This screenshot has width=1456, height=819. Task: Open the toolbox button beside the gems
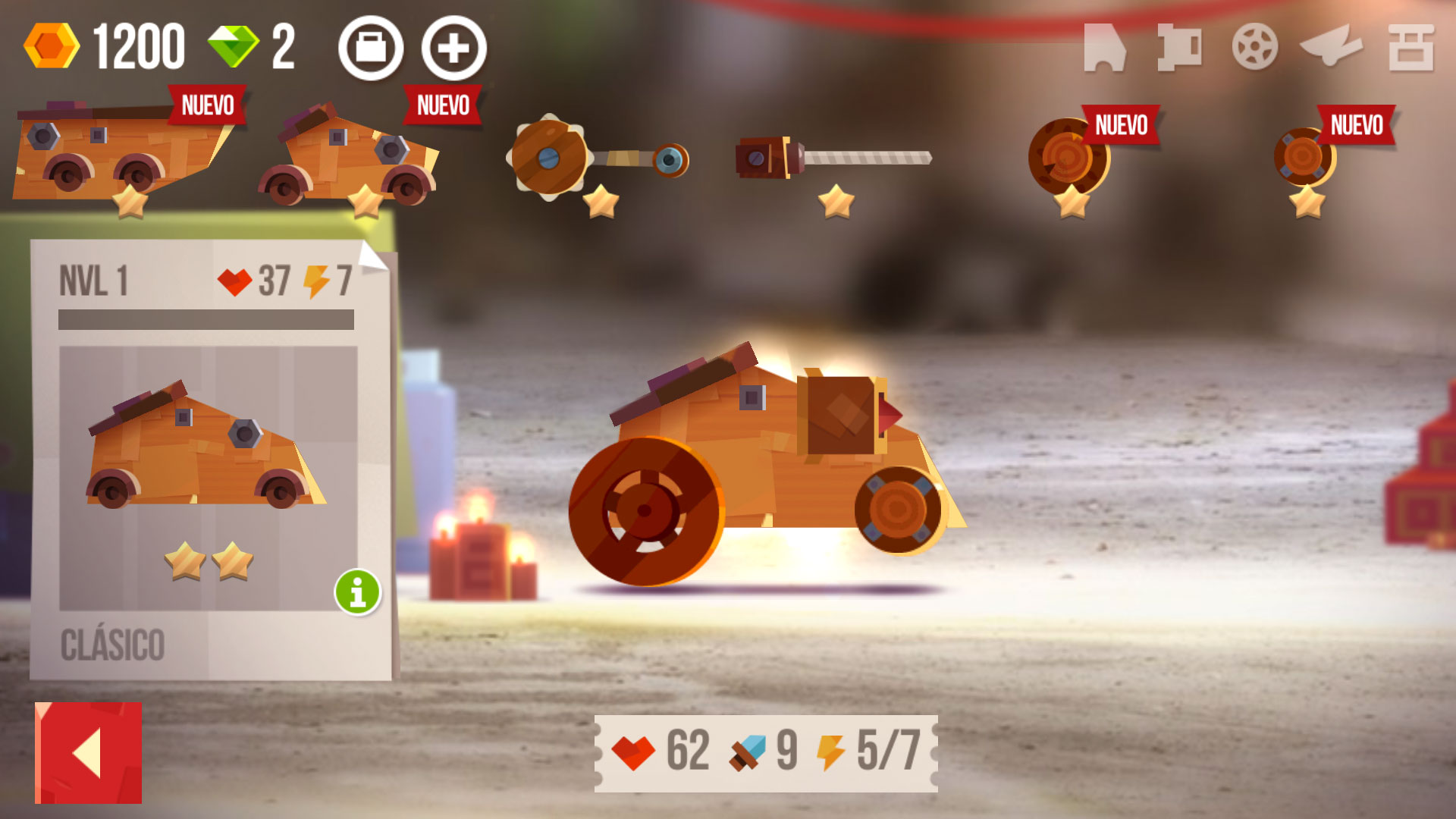point(371,49)
